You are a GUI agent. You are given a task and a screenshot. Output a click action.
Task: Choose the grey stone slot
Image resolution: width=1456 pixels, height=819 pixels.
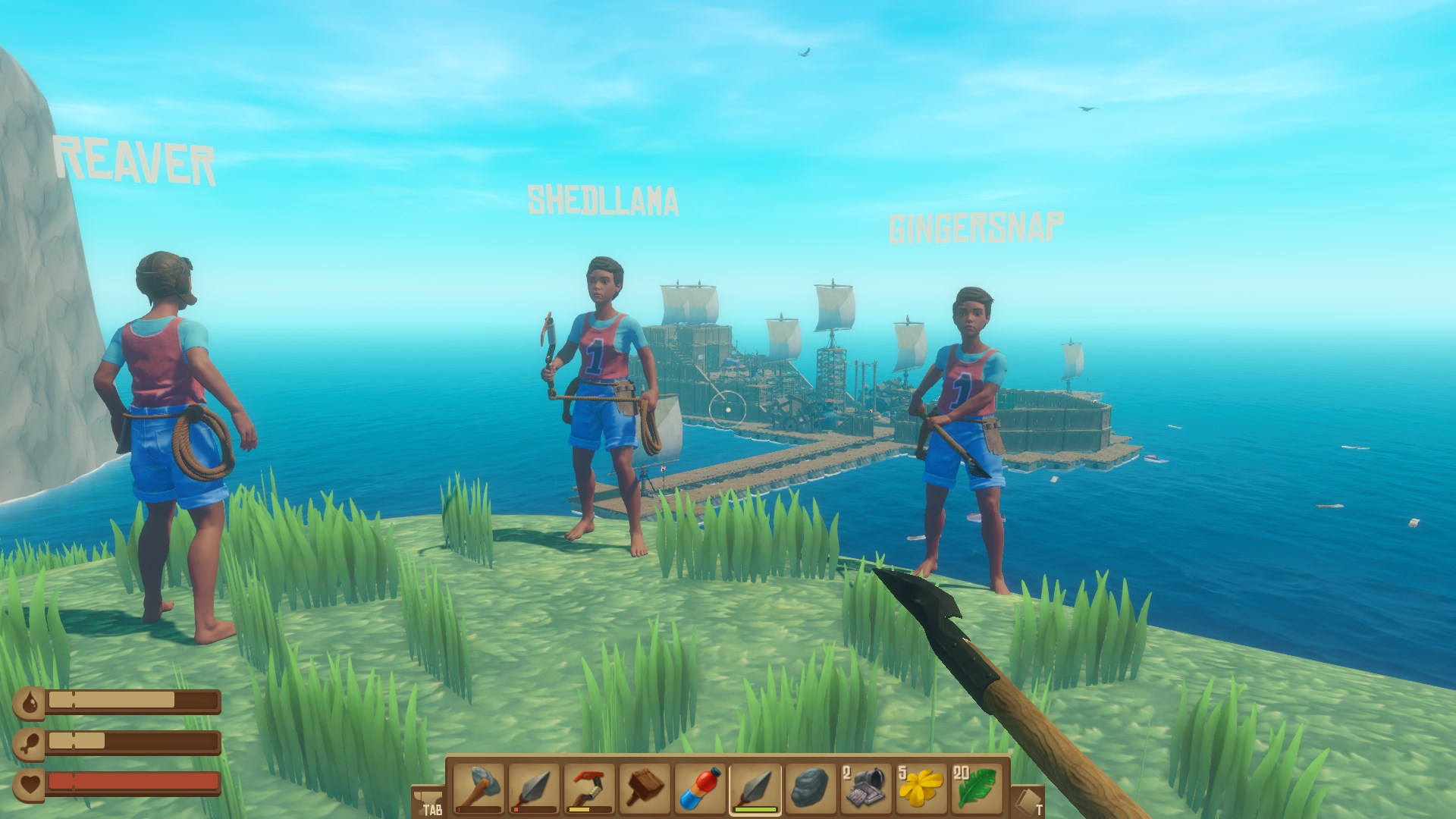click(x=811, y=787)
